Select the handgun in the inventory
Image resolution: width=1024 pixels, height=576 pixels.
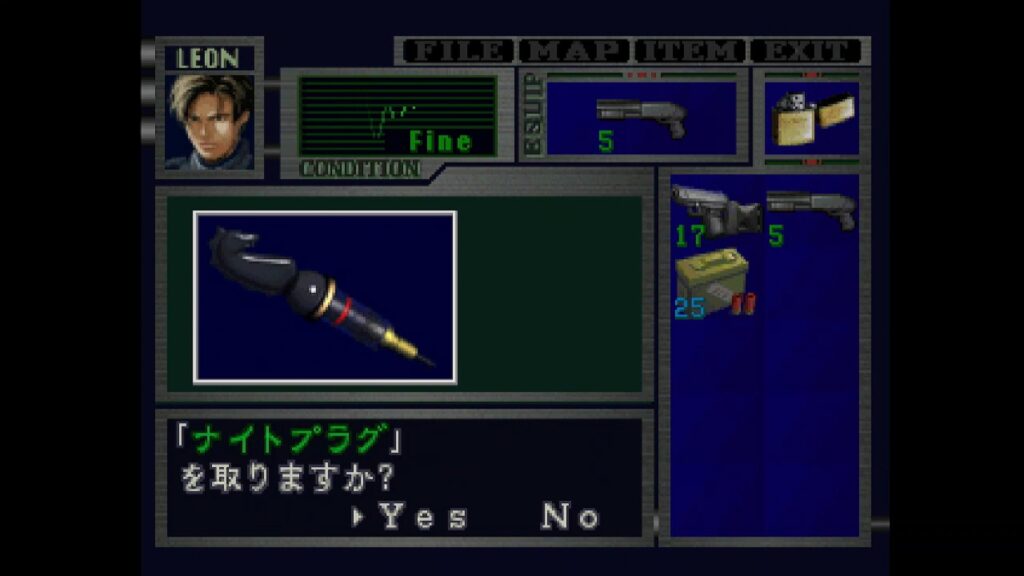point(715,213)
